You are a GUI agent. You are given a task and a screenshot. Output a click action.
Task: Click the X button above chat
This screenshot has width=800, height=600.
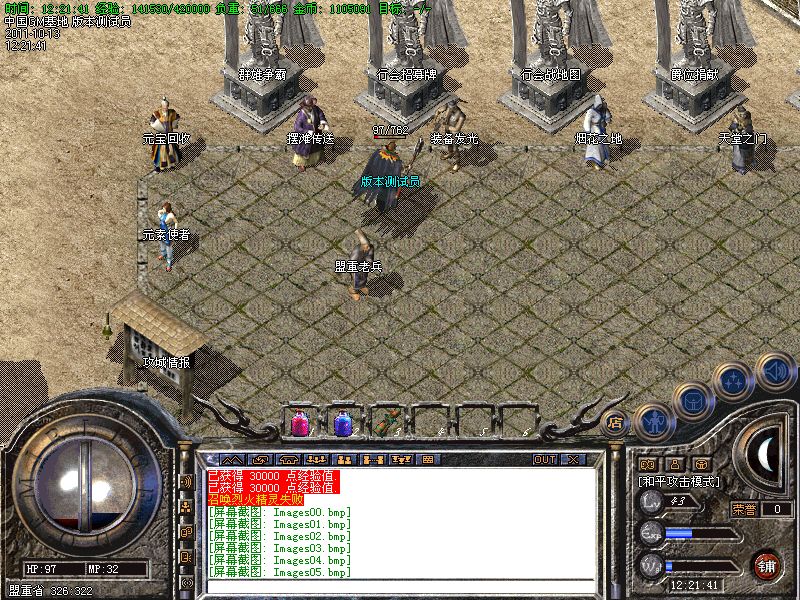pyautogui.click(x=573, y=460)
